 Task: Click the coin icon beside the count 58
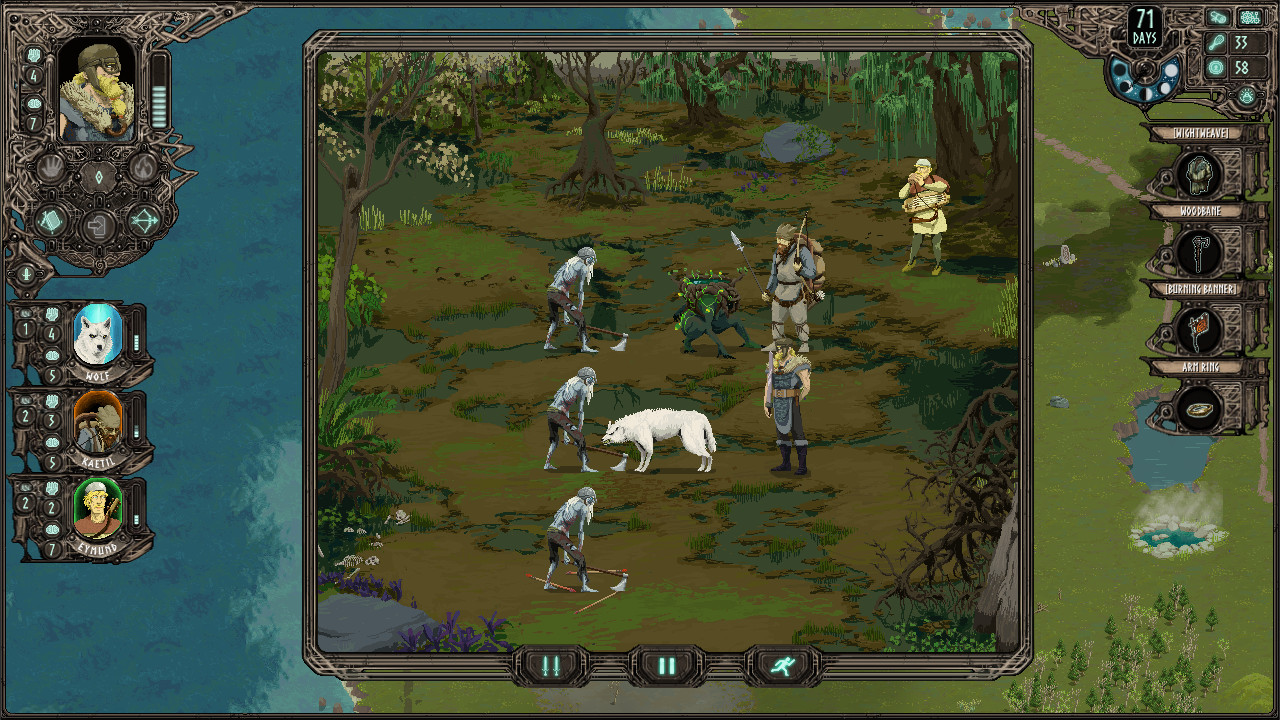[x=1215, y=67]
